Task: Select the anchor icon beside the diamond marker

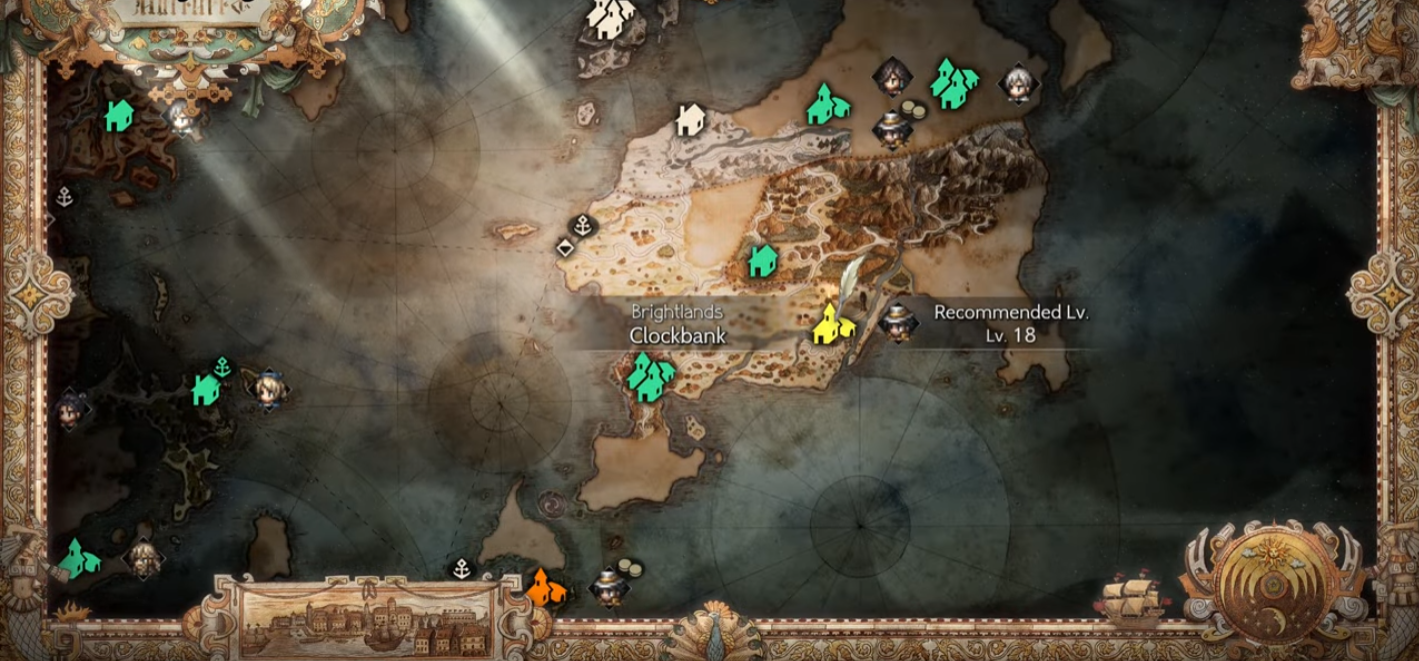Action: 582,226
